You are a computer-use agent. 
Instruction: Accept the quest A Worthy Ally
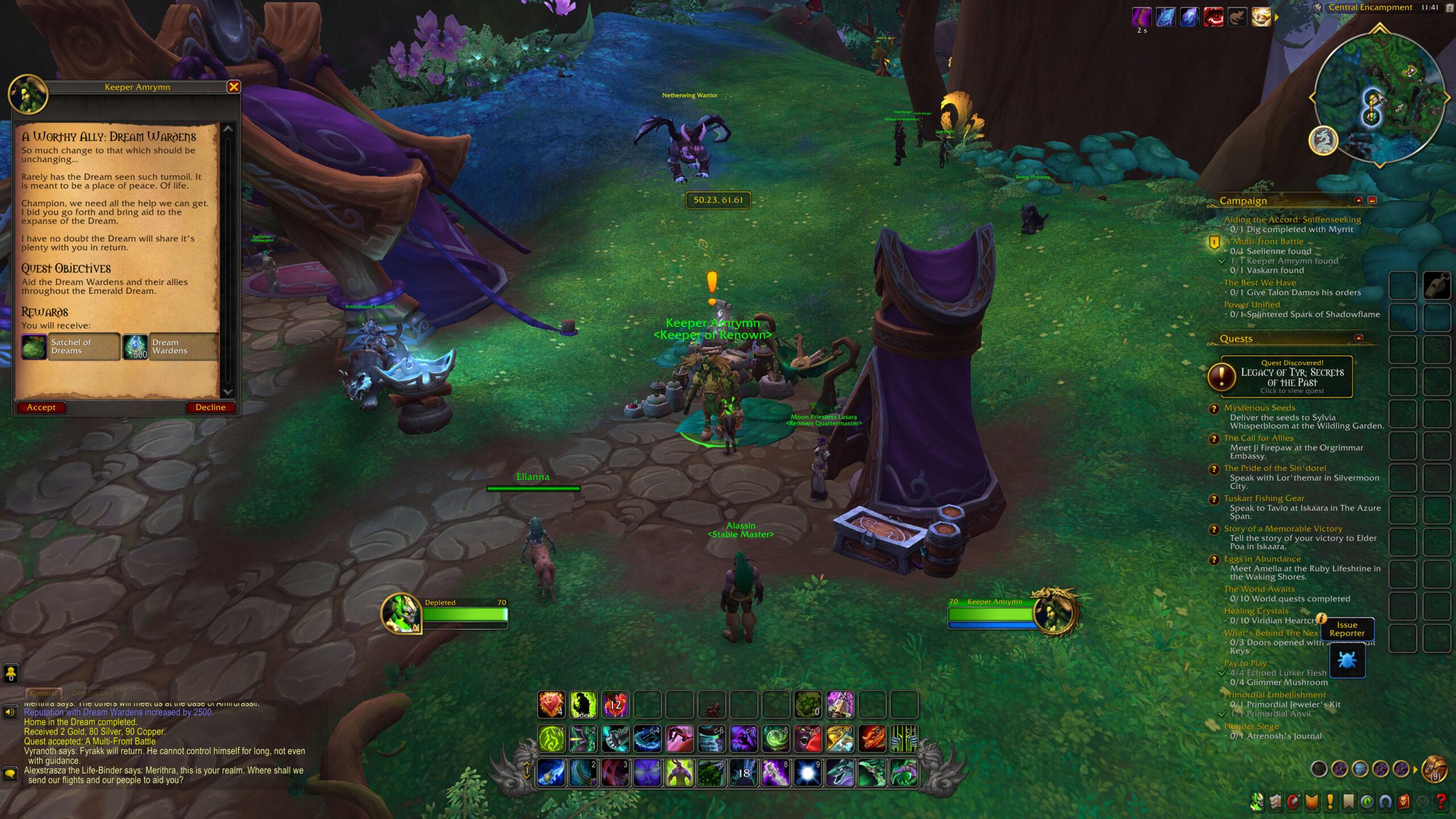pos(40,407)
